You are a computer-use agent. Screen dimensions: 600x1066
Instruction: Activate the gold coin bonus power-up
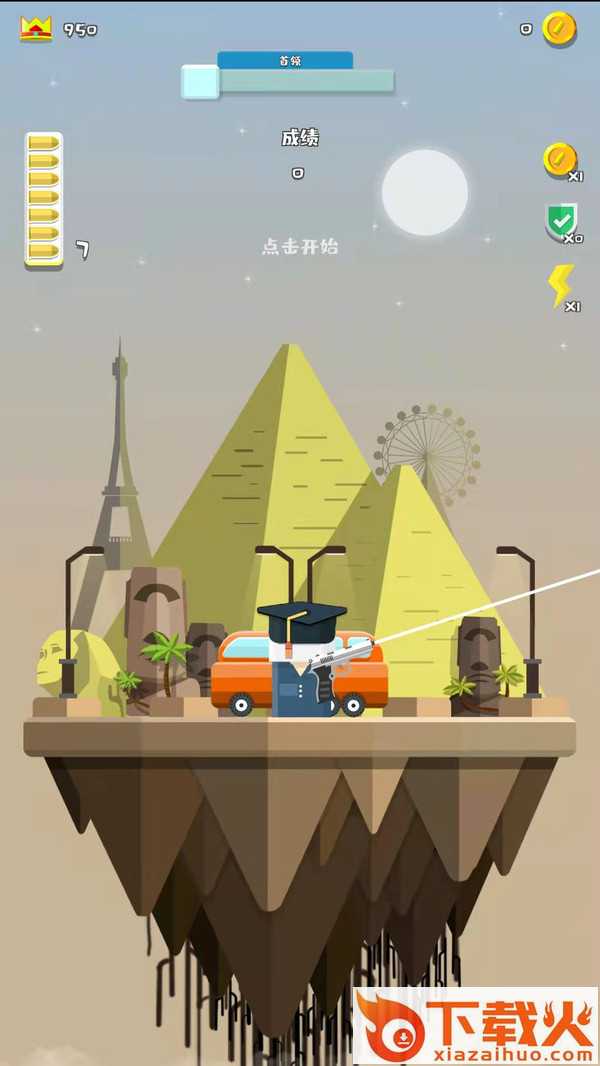(x=560, y=160)
